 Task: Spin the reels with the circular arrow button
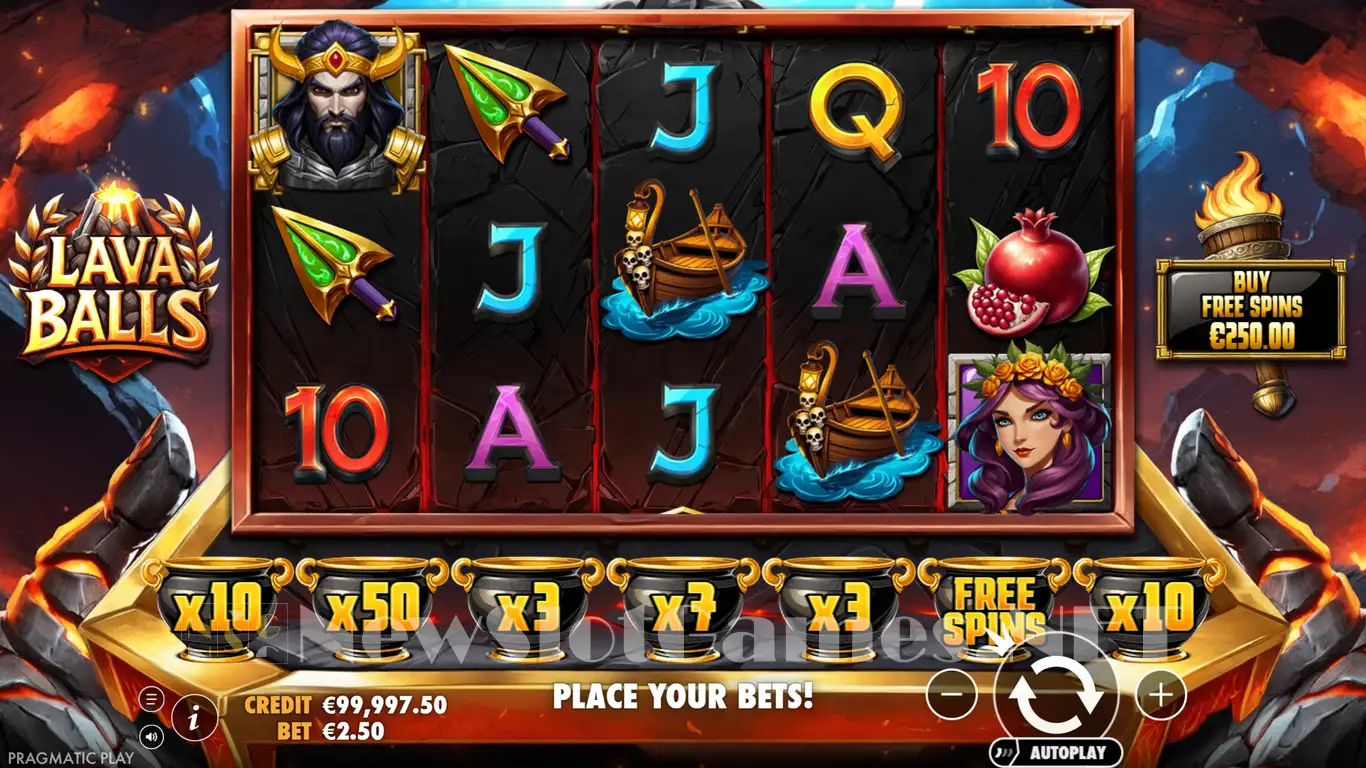[1056, 692]
